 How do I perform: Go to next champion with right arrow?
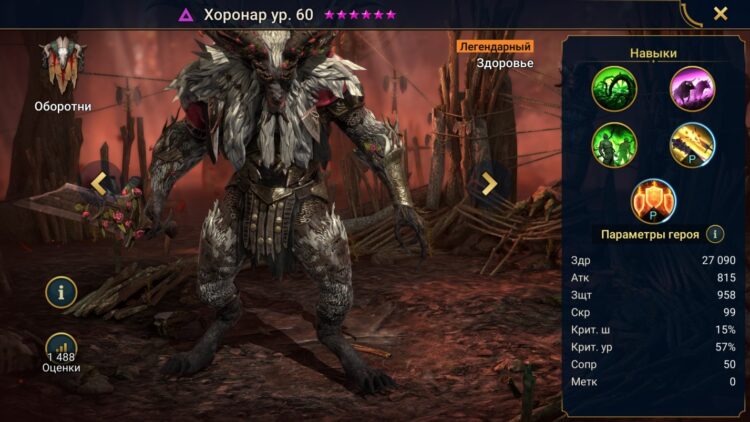[489, 183]
